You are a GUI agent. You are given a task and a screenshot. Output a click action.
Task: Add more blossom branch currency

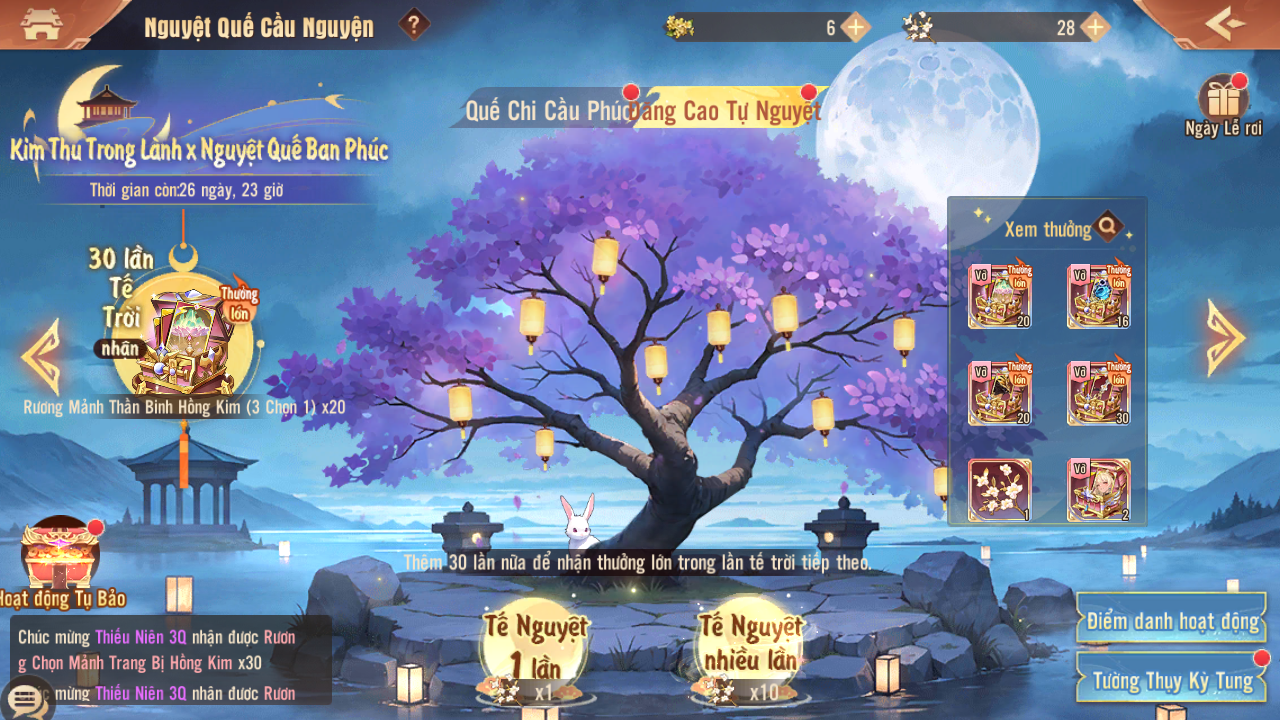point(1095,27)
